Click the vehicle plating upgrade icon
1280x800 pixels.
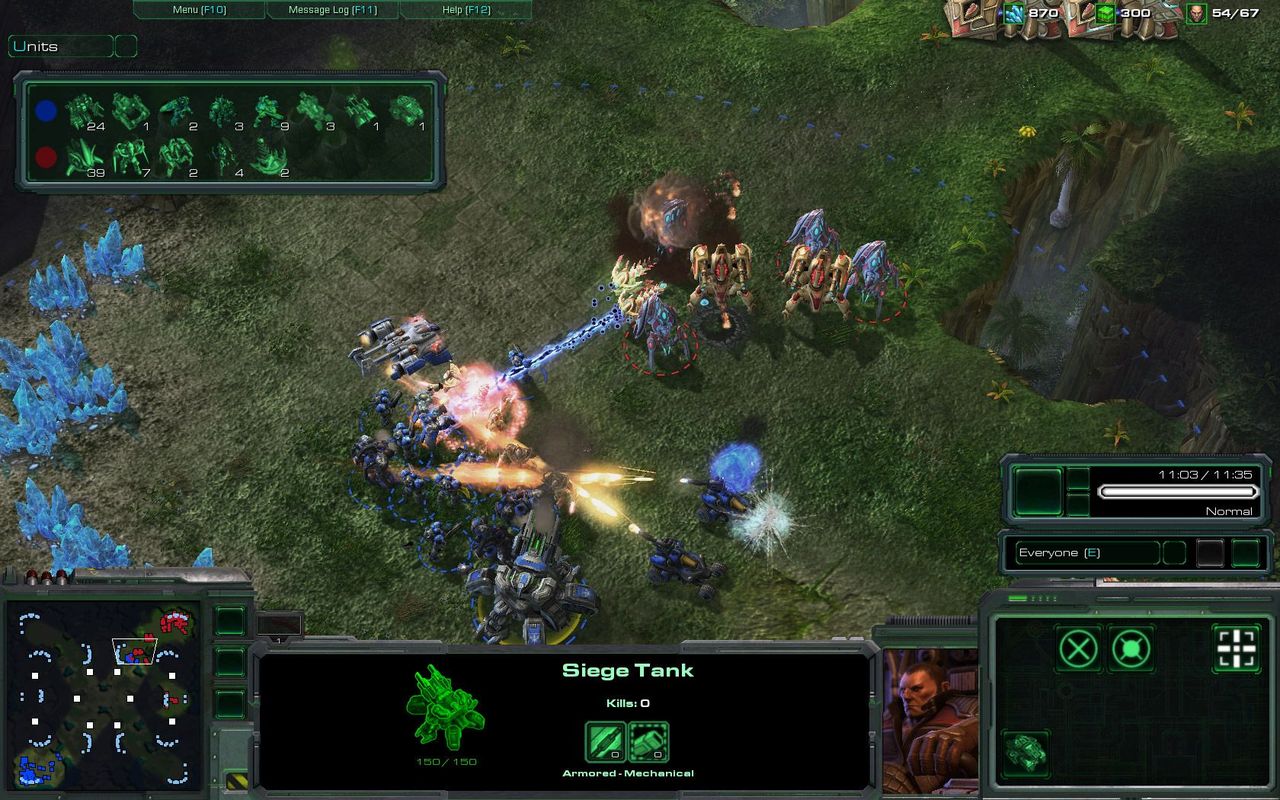pyautogui.click(x=648, y=742)
